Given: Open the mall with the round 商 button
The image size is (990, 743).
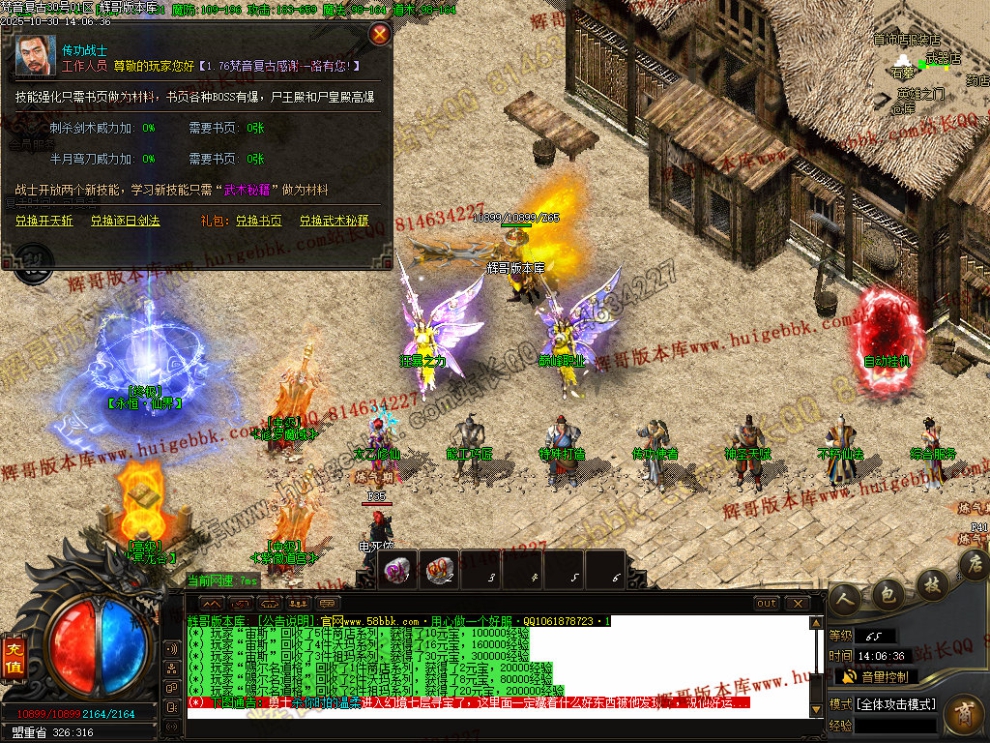Looking at the screenshot, I should (964, 714).
